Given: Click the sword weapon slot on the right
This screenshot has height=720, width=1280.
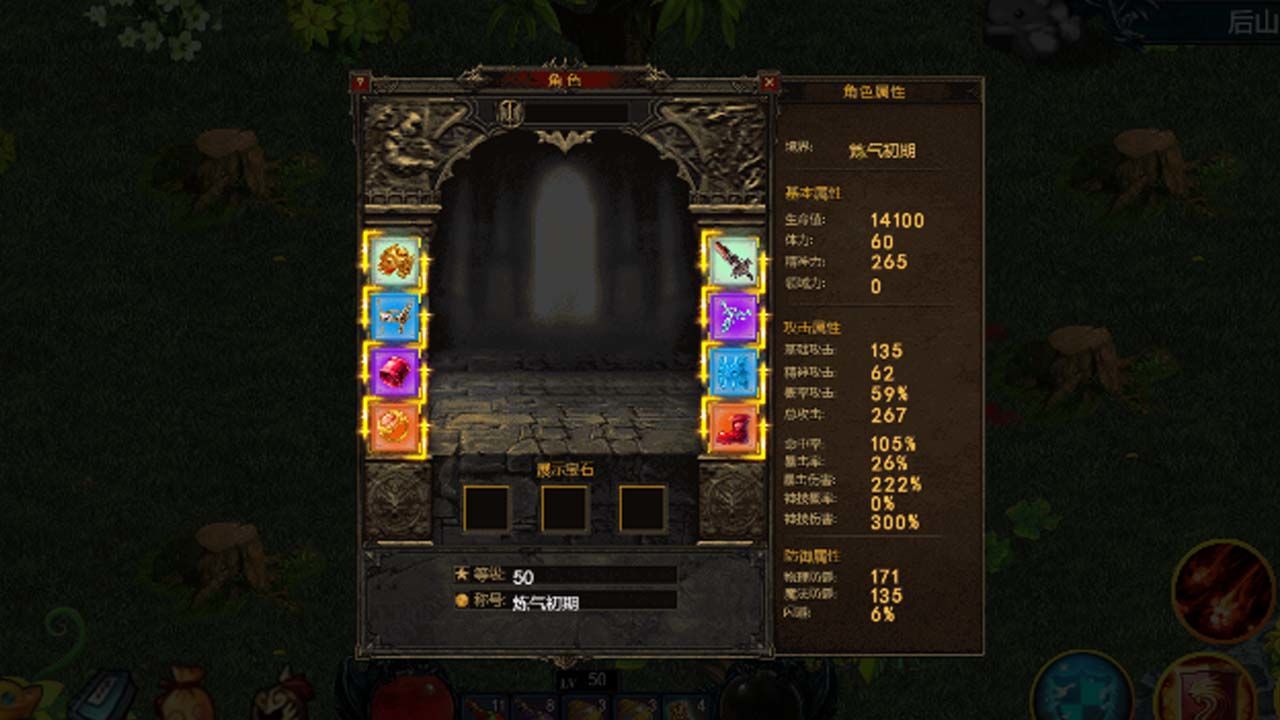Looking at the screenshot, I should click(x=735, y=262).
